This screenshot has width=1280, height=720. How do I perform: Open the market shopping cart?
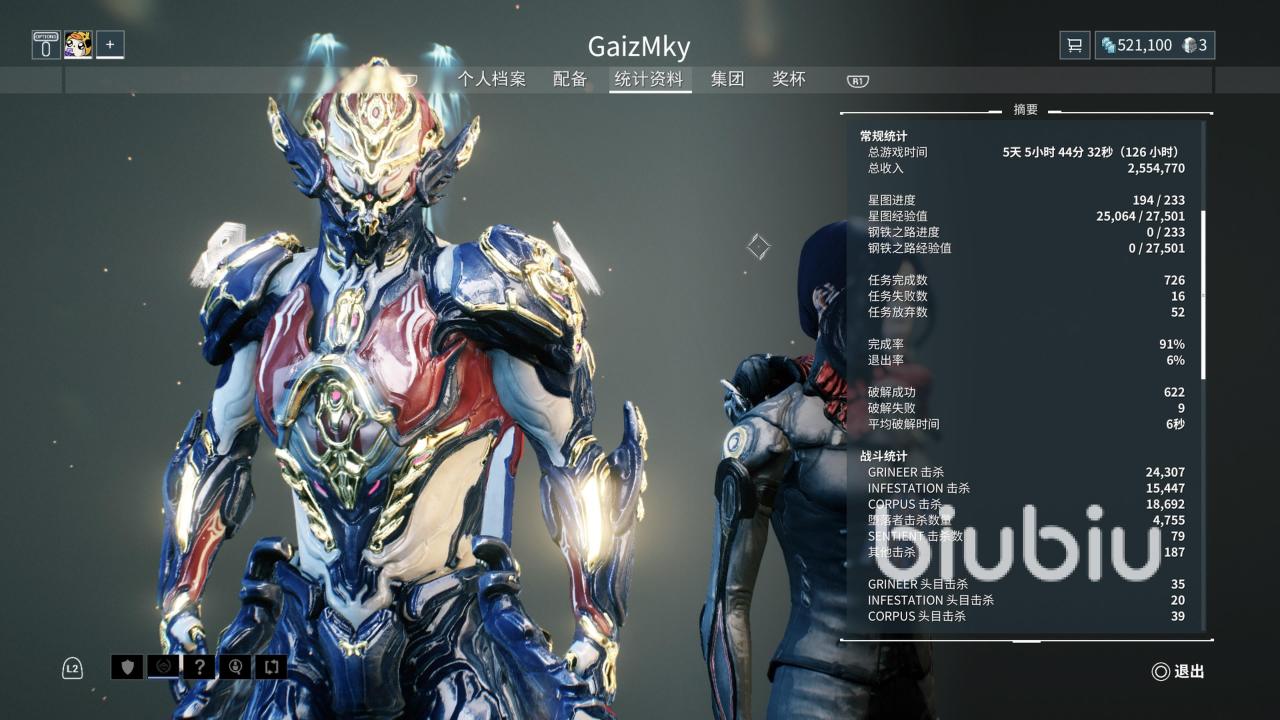tap(1075, 45)
